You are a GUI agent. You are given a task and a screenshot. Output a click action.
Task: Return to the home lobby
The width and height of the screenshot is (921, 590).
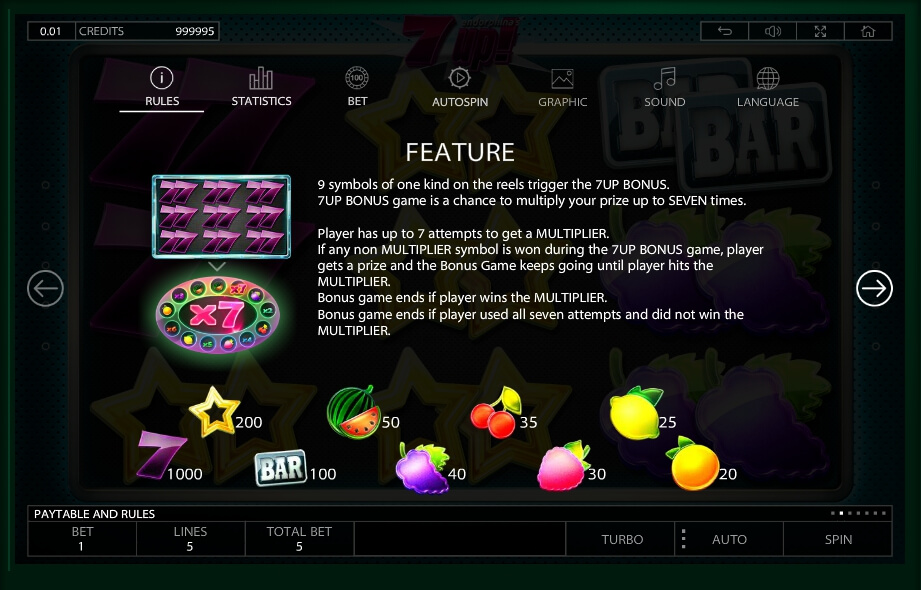pos(868,31)
